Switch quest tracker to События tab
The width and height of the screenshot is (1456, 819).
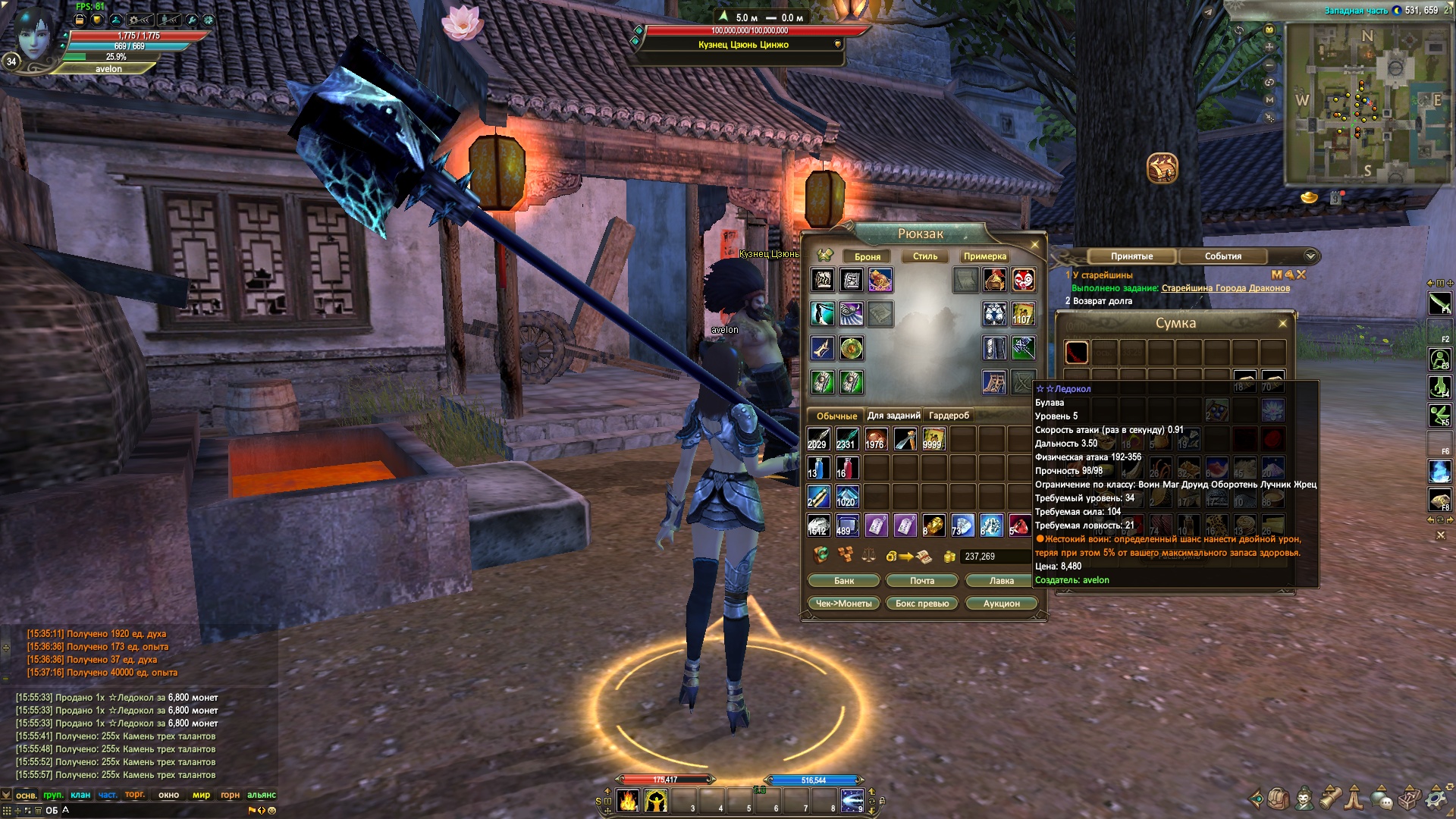[x=1222, y=256]
